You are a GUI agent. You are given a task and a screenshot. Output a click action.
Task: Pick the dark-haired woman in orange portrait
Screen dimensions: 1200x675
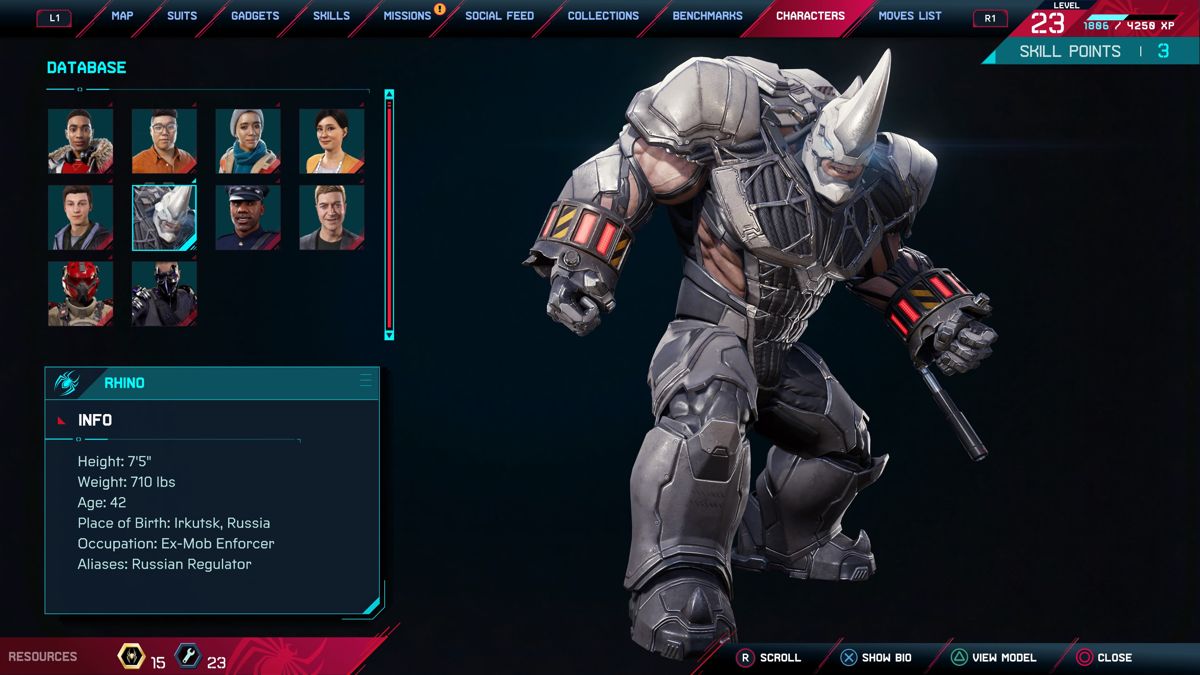[x=332, y=141]
